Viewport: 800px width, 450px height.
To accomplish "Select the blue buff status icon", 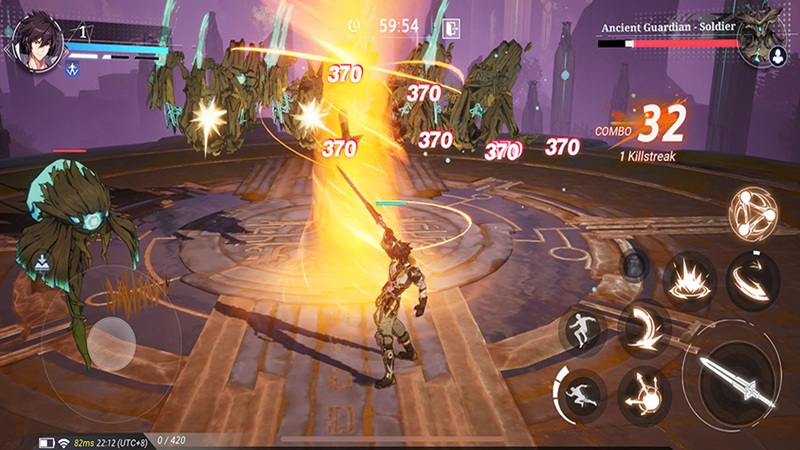I will [74, 69].
